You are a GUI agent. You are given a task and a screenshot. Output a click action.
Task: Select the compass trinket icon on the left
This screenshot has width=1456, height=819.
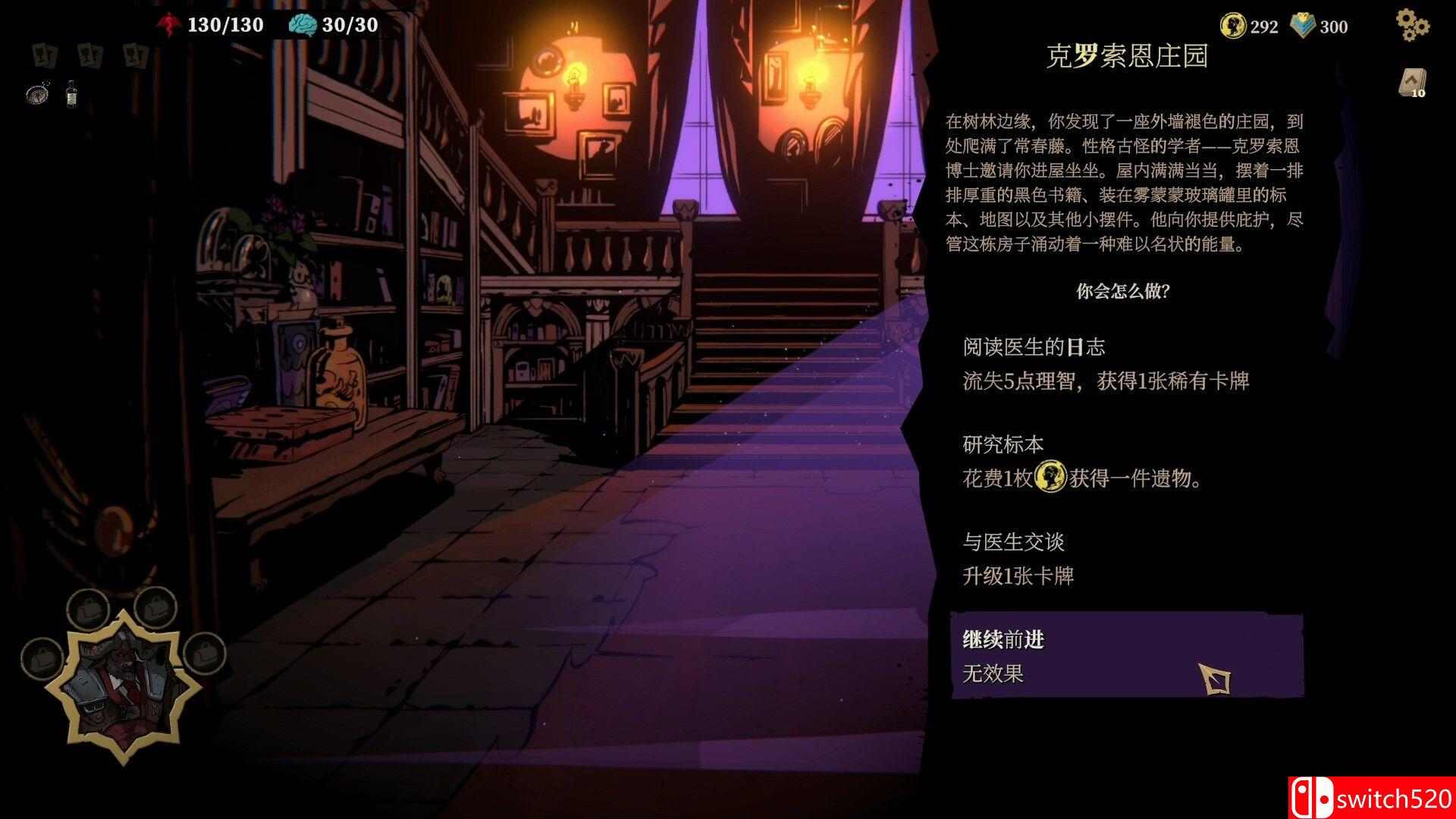(x=36, y=95)
